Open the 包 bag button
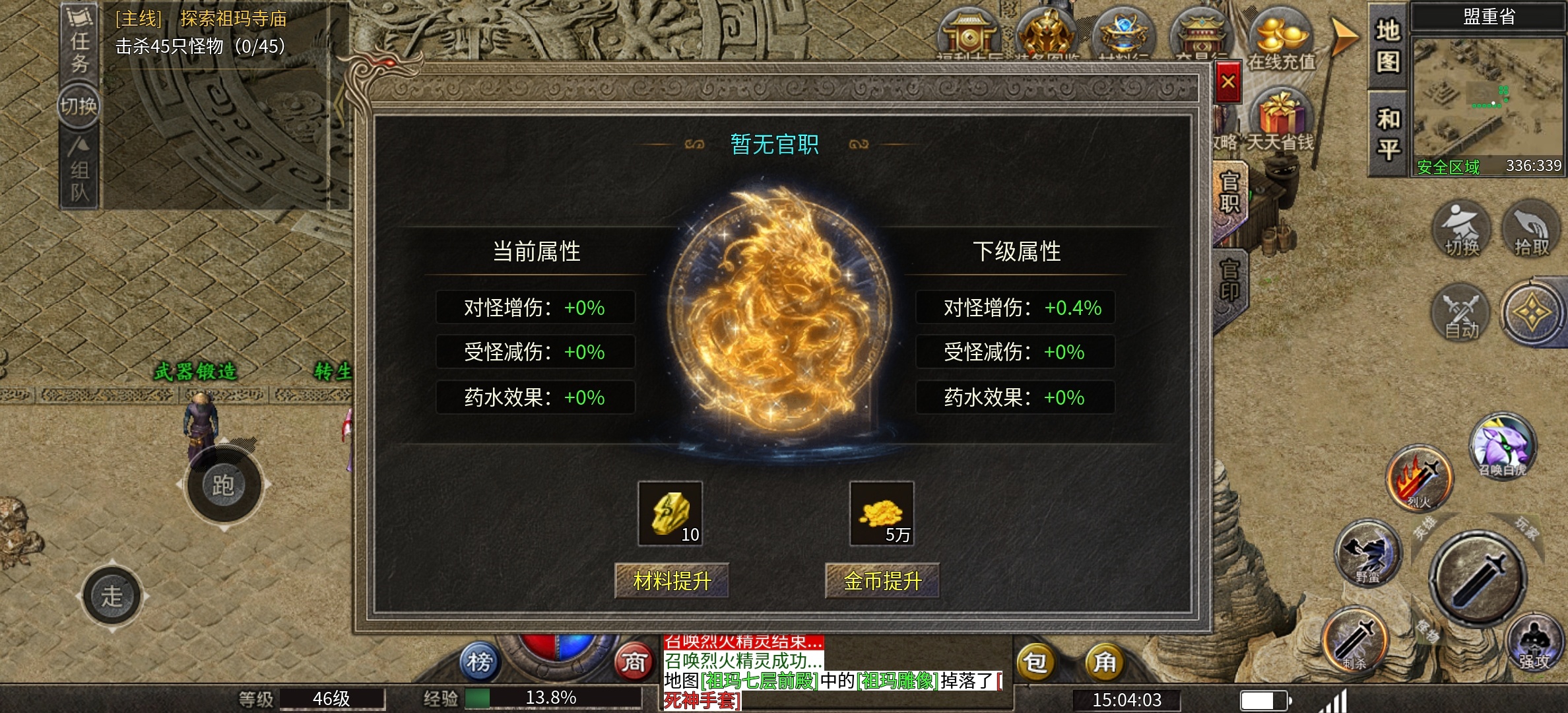This screenshot has height=713, width=1568. tap(1035, 662)
